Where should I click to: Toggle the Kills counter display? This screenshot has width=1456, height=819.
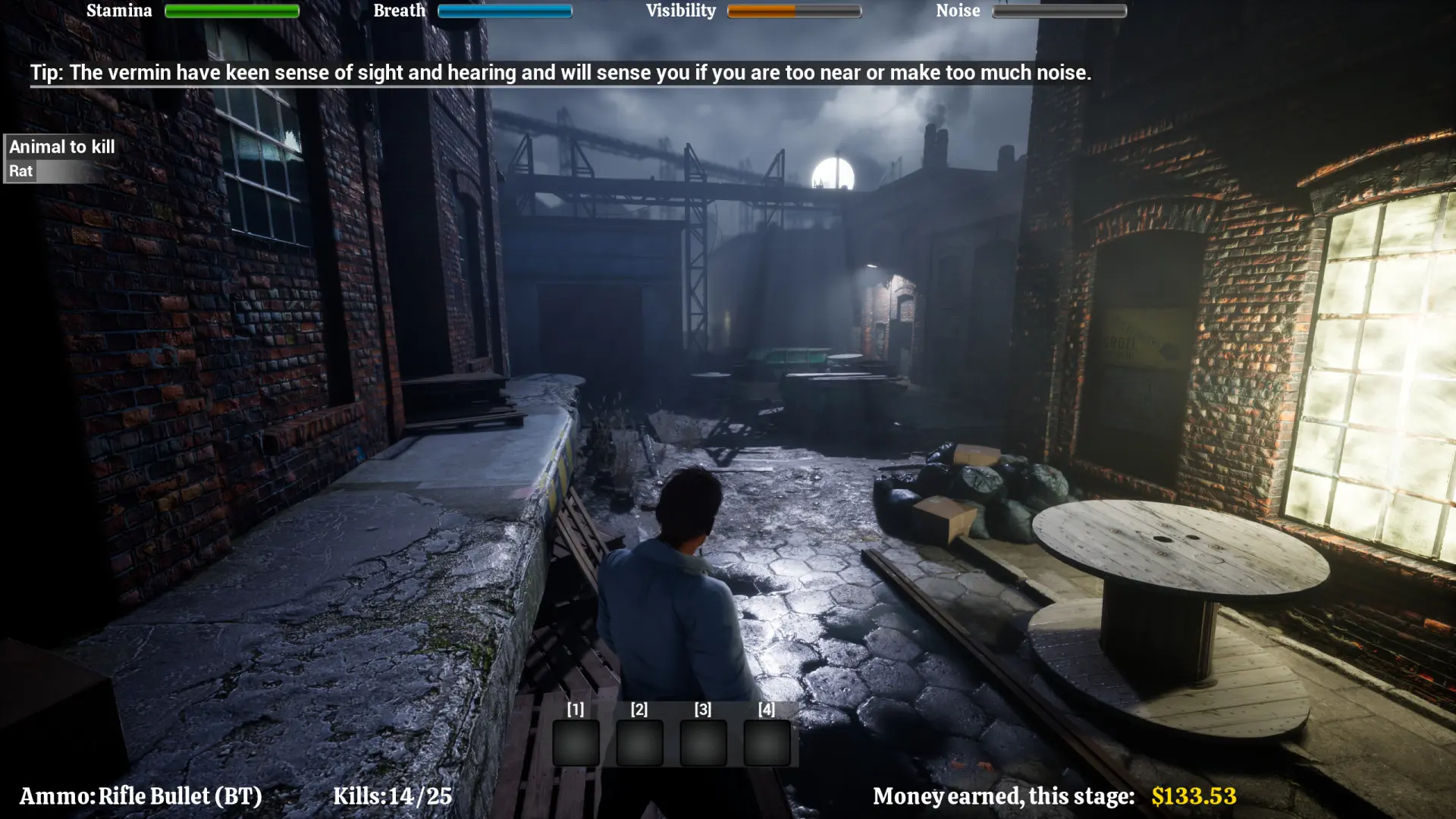tap(394, 796)
